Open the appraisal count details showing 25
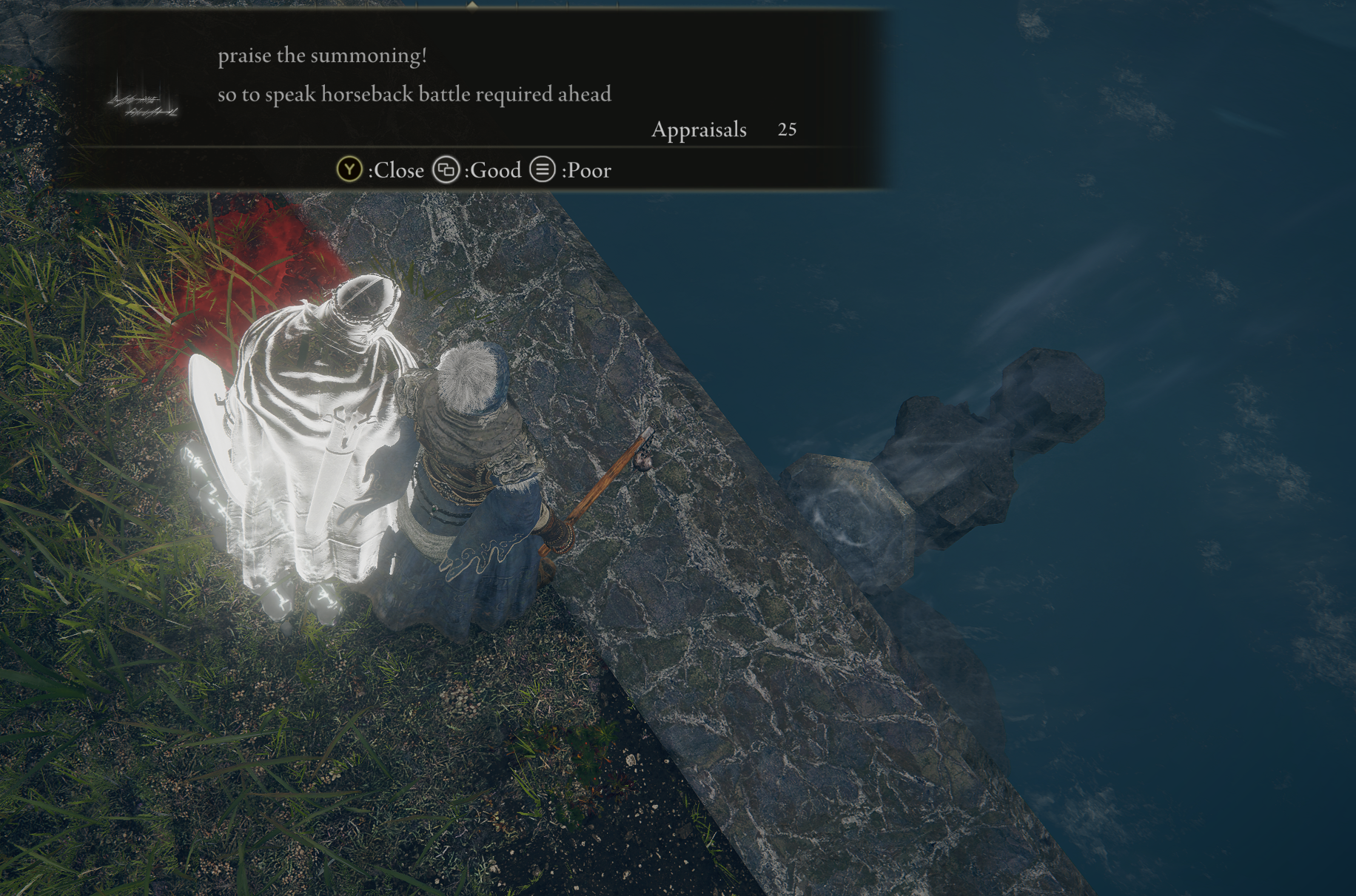Viewport: 1356px width, 896px height. coord(786,130)
